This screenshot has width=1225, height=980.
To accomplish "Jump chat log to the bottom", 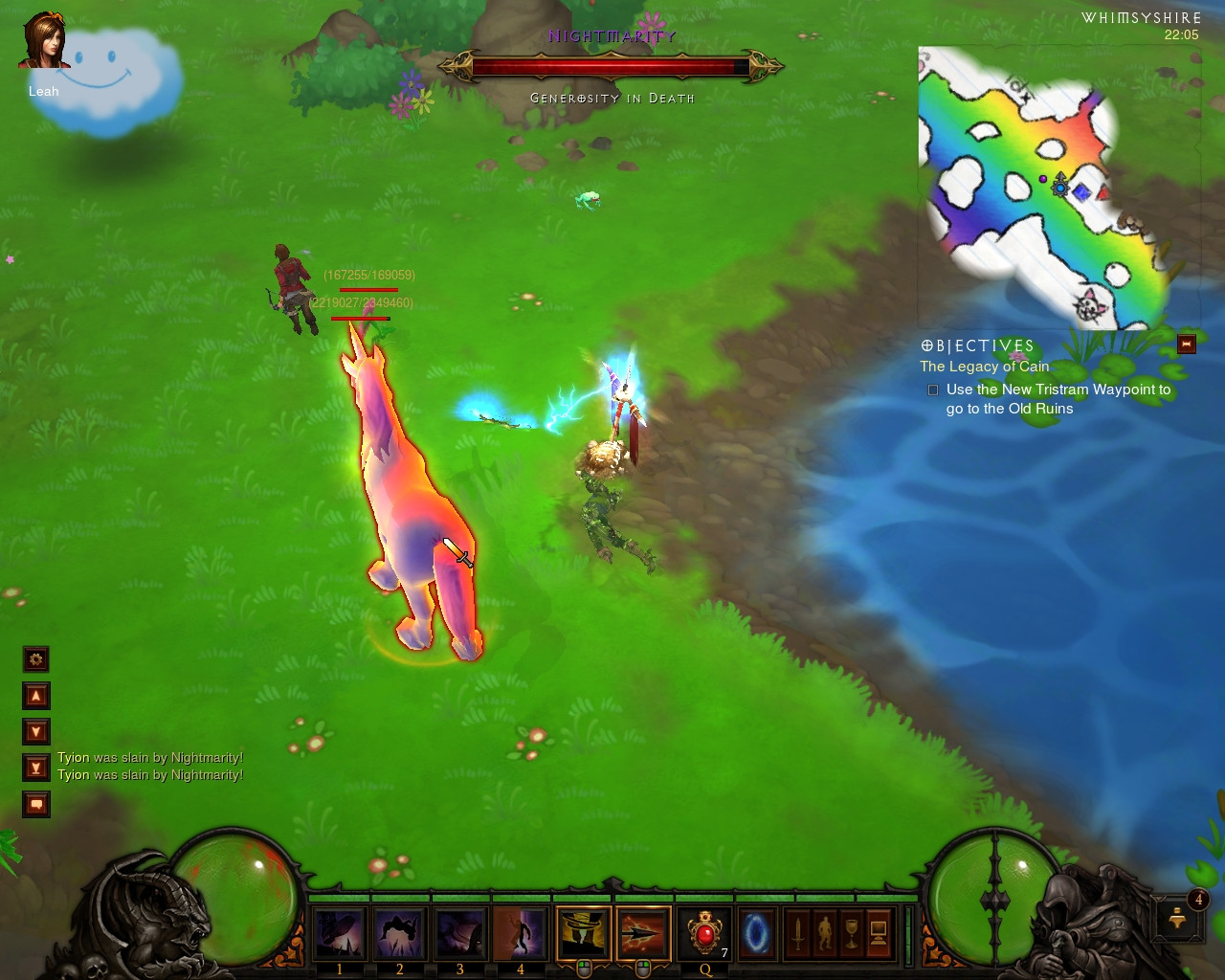I will [x=36, y=768].
